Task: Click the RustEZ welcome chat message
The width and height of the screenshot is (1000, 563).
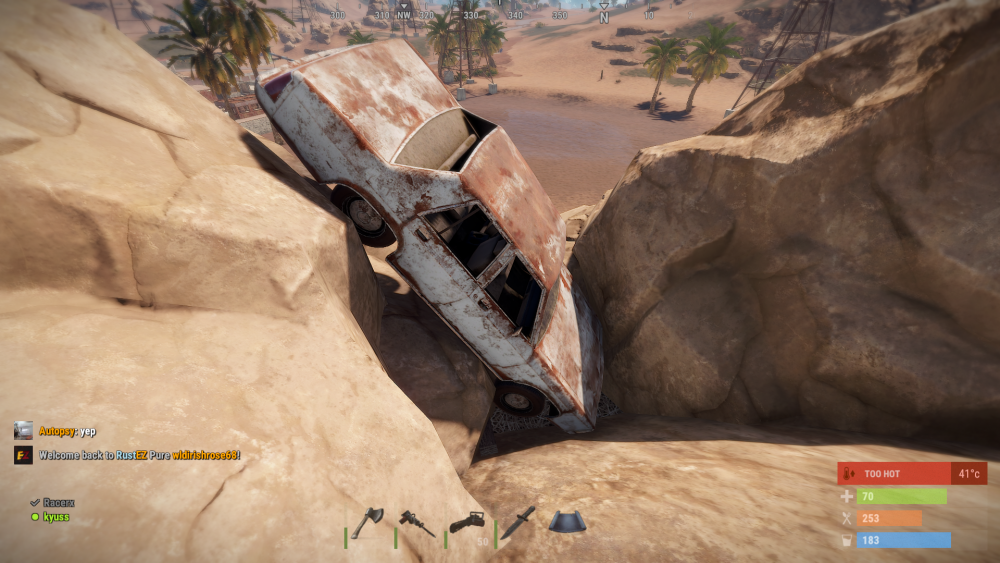Action: pos(139,455)
